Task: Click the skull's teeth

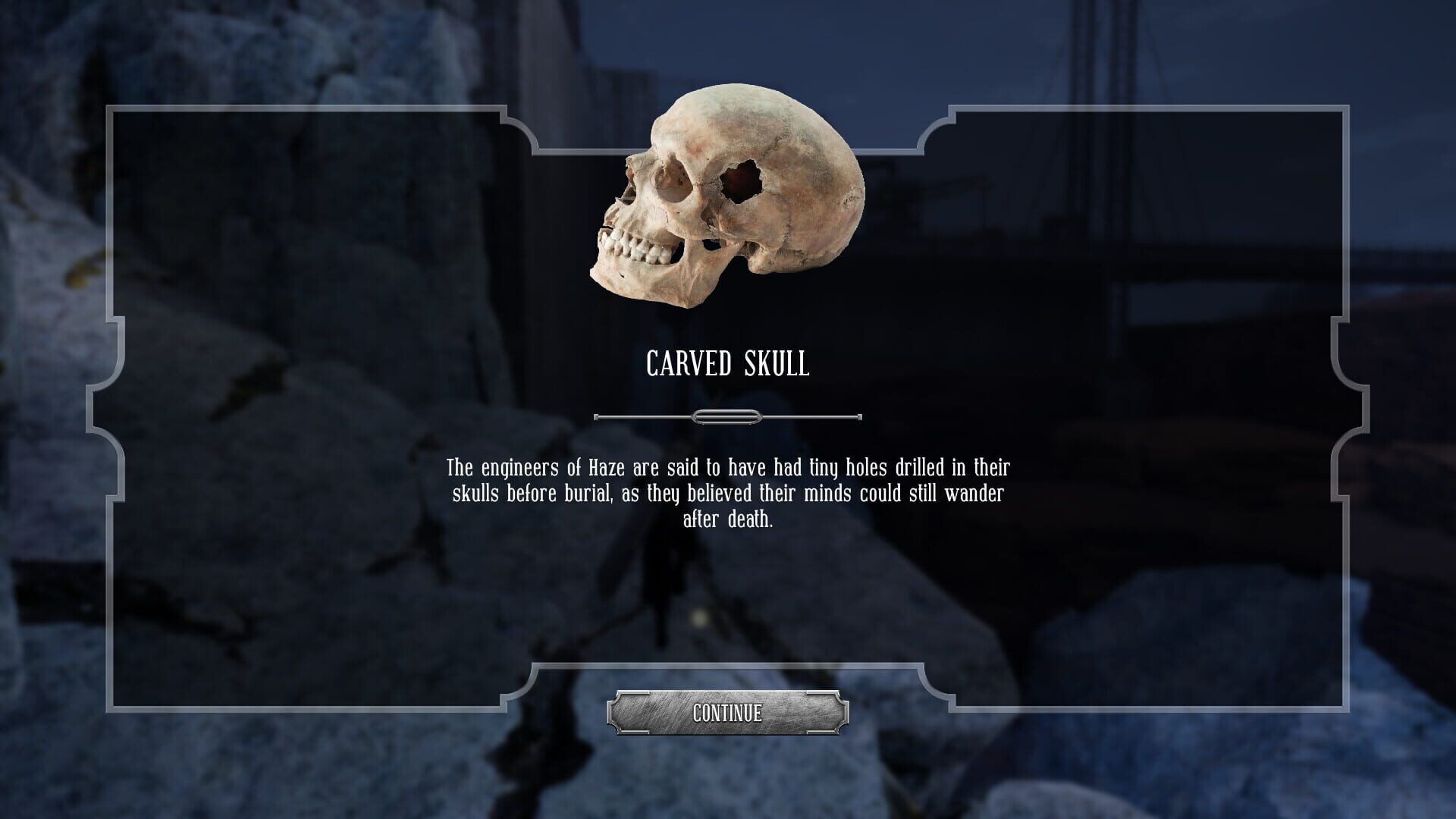Action: [x=637, y=248]
